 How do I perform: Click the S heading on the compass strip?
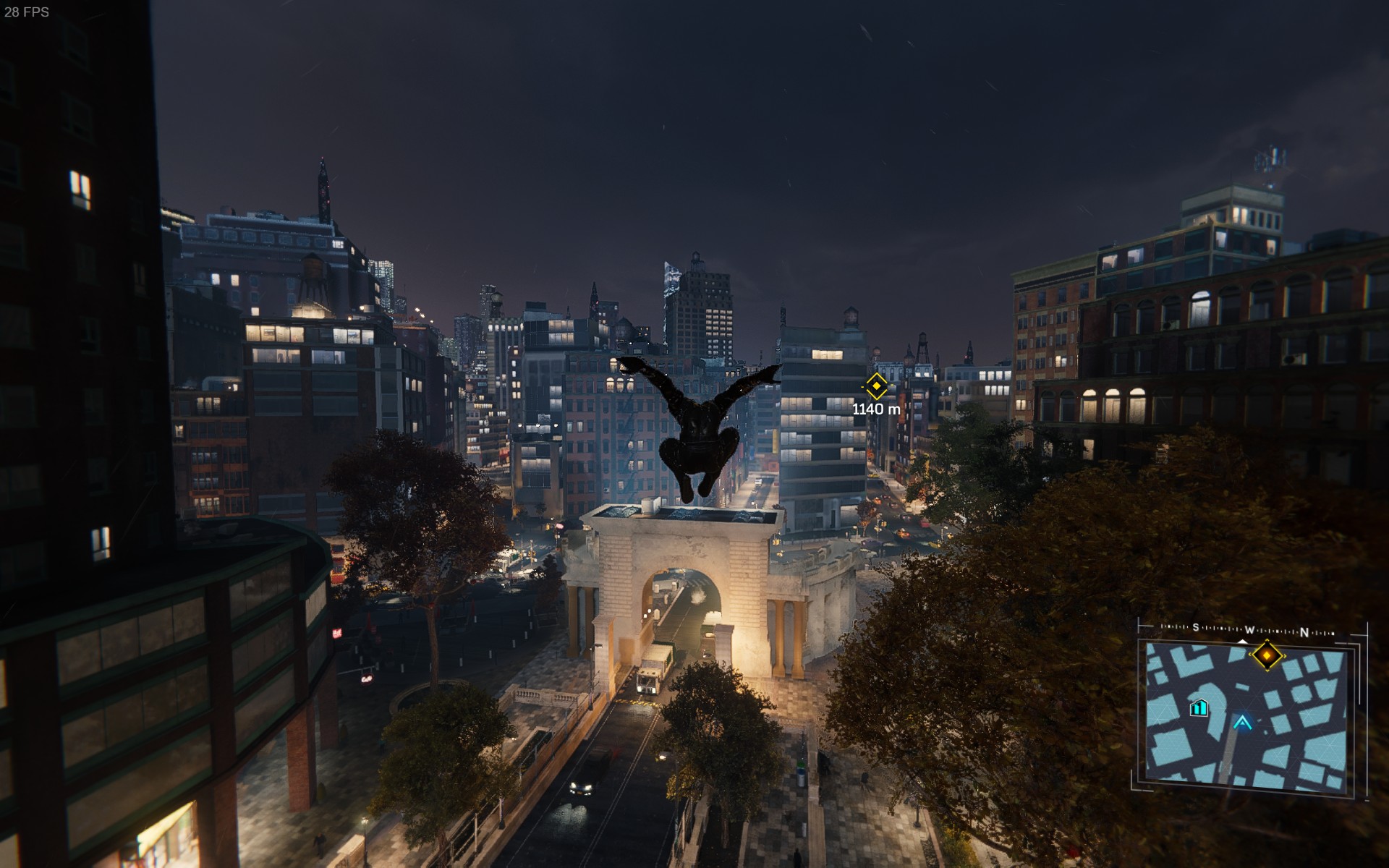click(x=1196, y=628)
